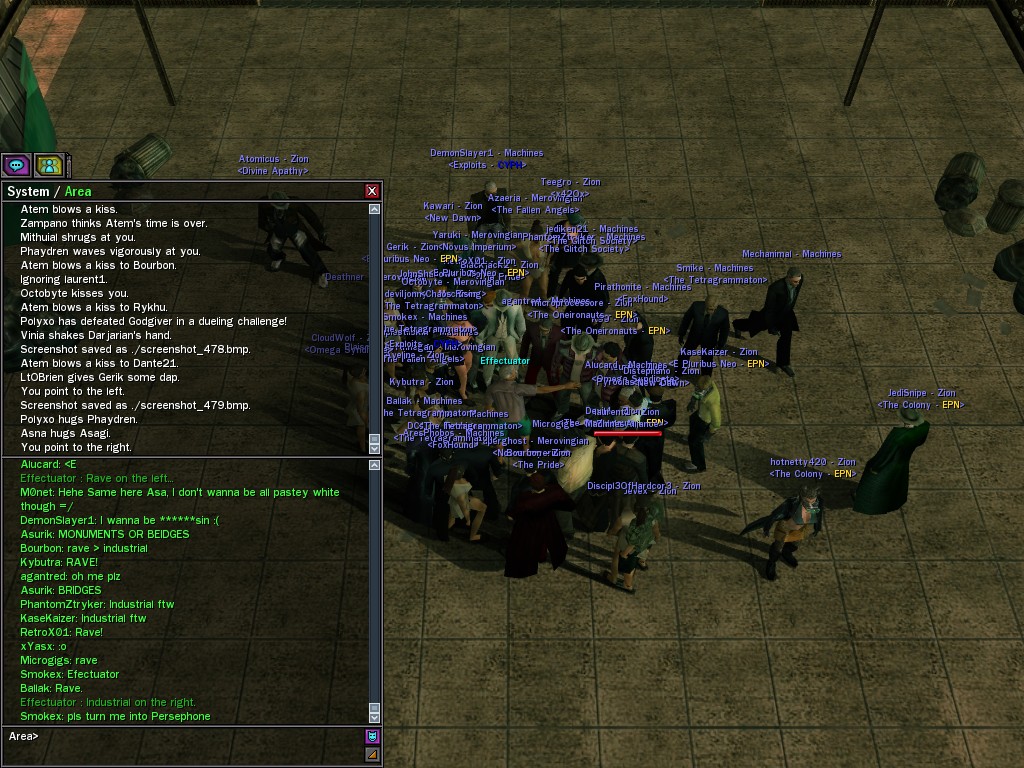Open the speech bubble chat icon
This screenshot has width=1024, height=768.
[x=16, y=165]
